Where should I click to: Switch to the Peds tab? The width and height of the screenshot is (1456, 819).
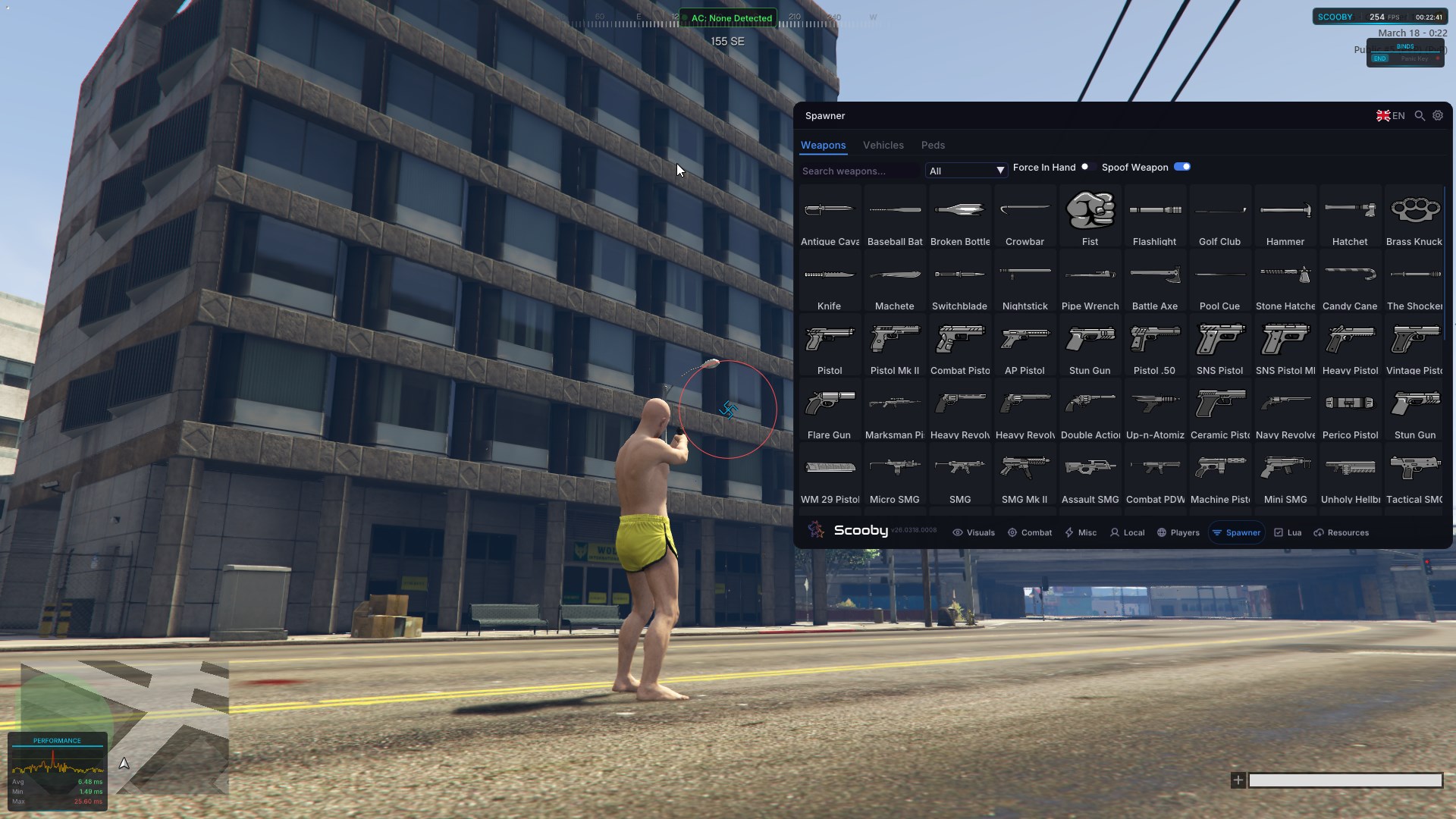coord(933,145)
